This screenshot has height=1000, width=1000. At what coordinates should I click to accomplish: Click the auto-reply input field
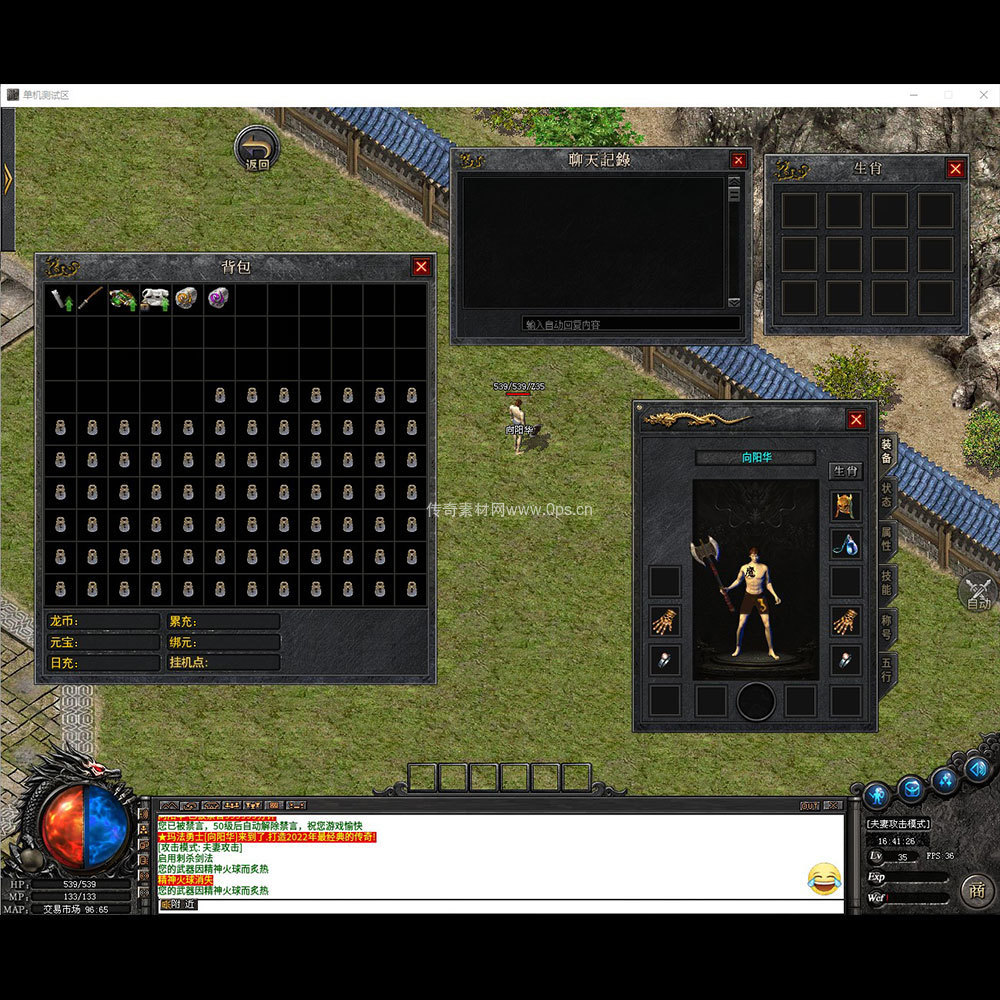pyautogui.click(x=631, y=324)
